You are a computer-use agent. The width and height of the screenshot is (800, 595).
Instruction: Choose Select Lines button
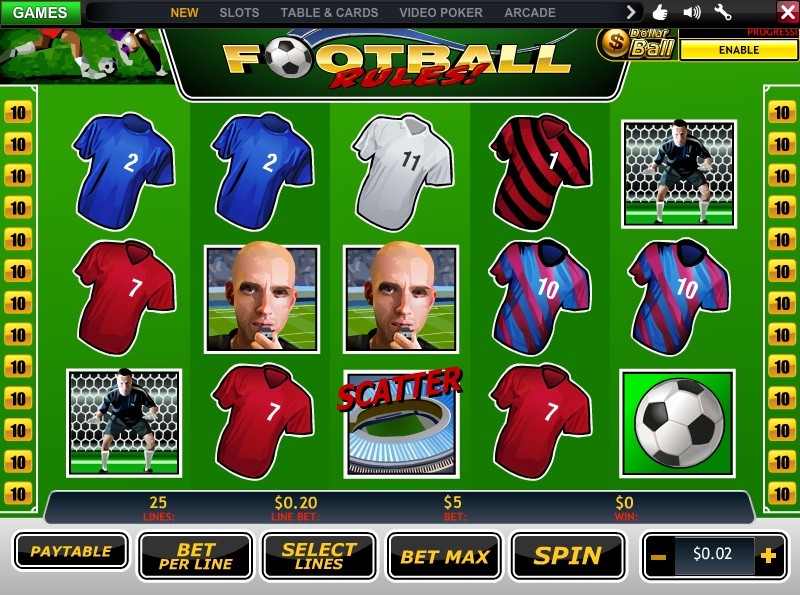pyautogui.click(x=319, y=556)
